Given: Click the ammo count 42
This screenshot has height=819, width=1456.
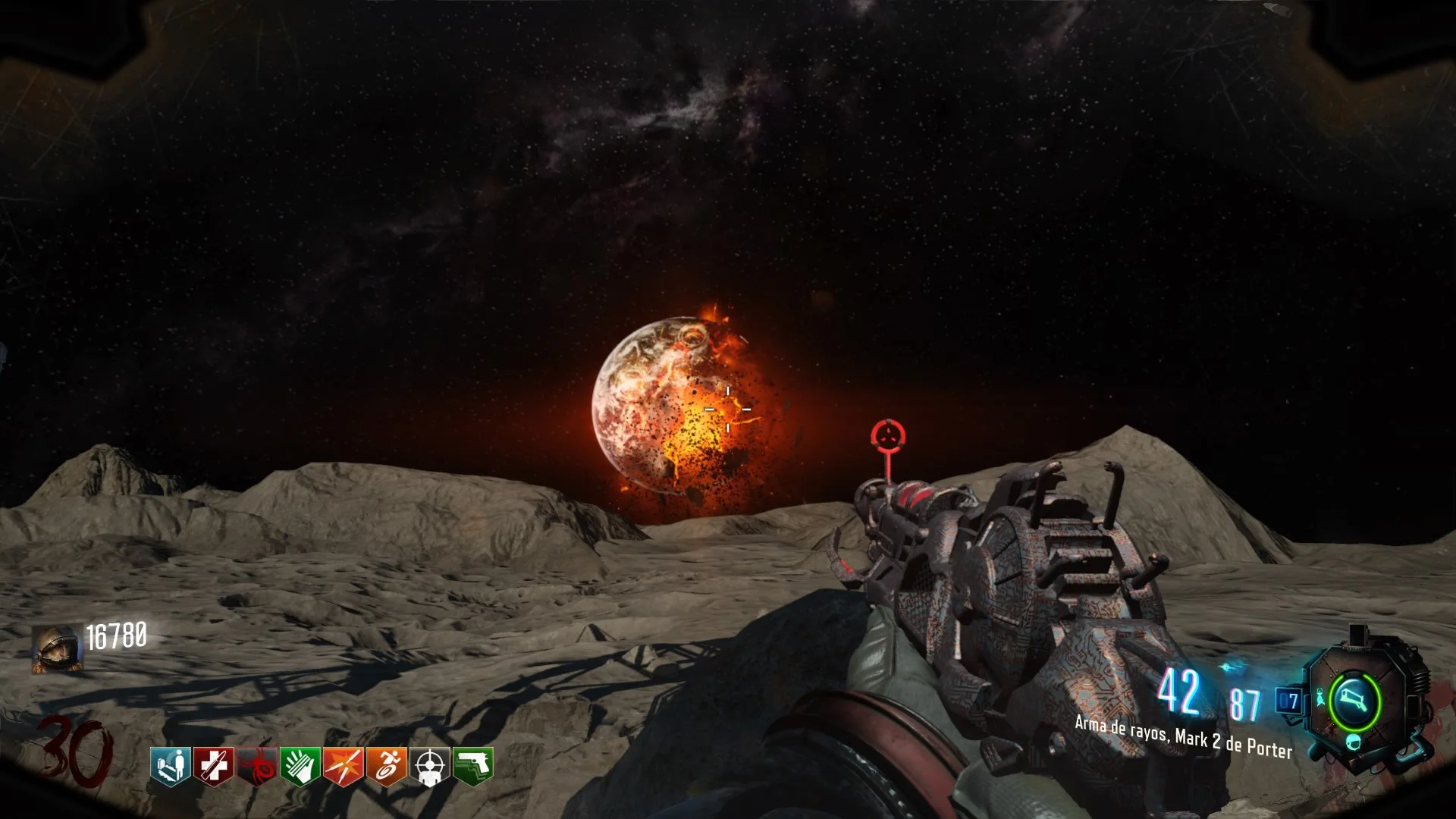Looking at the screenshot, I should [x=1178, y=694].
